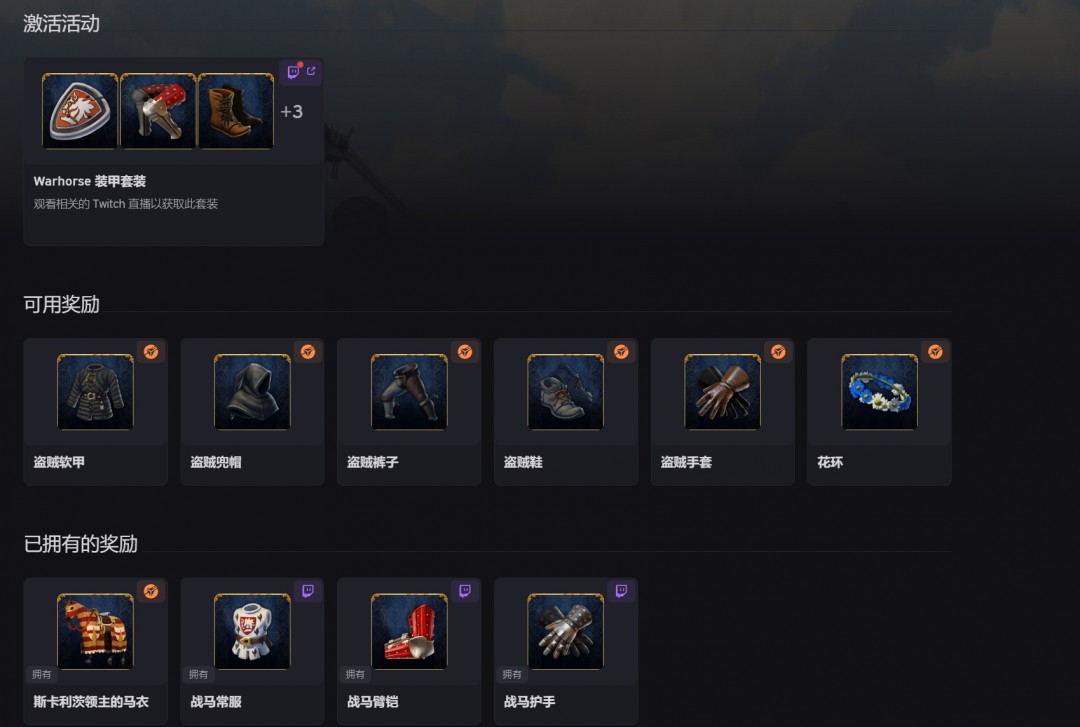The height and width of the screenshot is (727, 1080).
Task: Open the Warhorse 装甲套装 activity title
Action: point(90,182)
